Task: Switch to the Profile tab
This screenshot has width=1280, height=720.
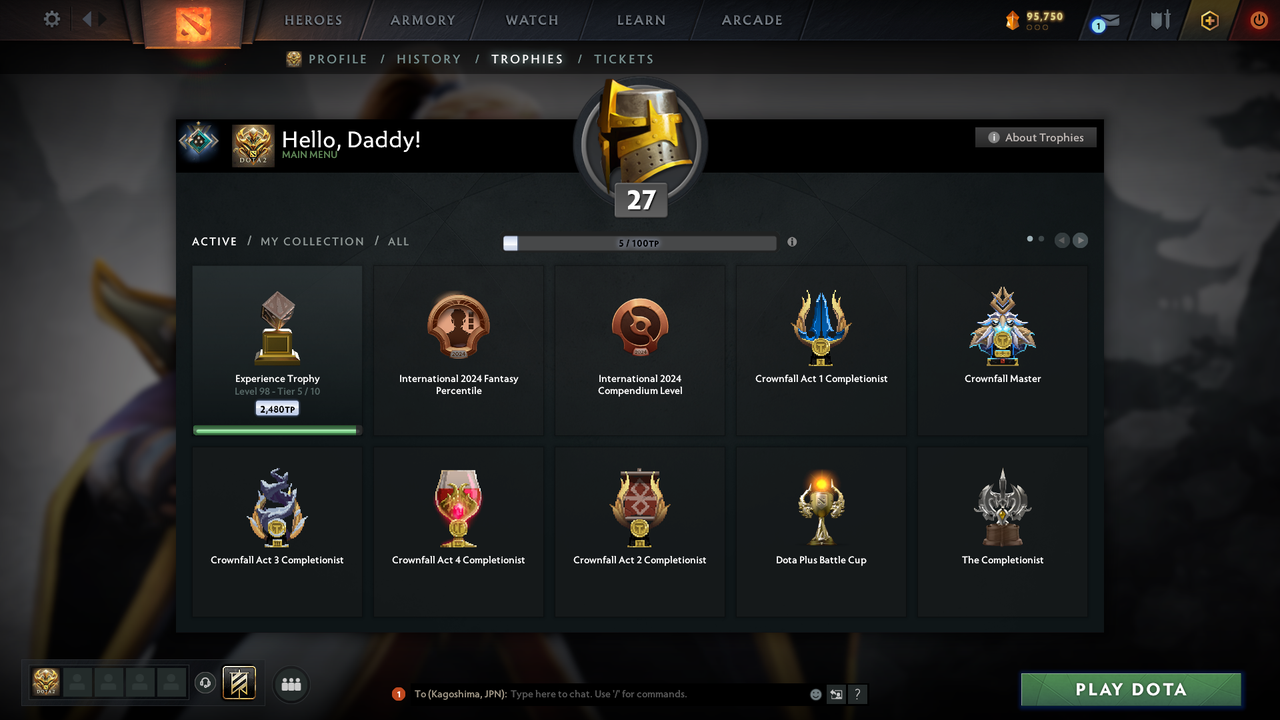Action: (x=337, y=59)
